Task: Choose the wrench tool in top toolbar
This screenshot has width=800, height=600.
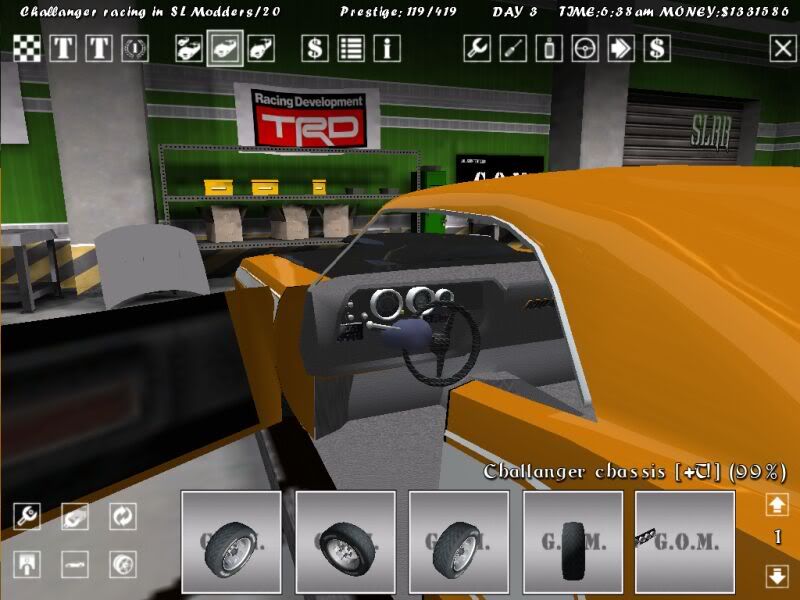Action: coord(477,48)
